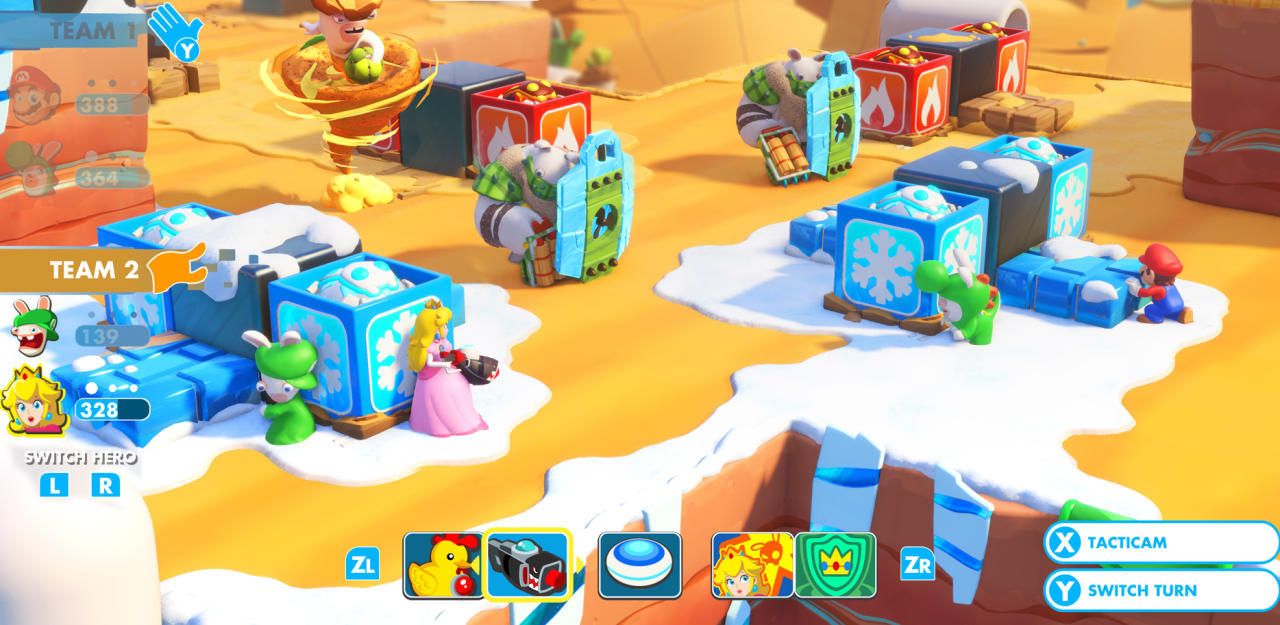Image resolution: width=1280 pixels, height=625 pixels.
Task: Activate the green crown shield ability
Action: 835,565
